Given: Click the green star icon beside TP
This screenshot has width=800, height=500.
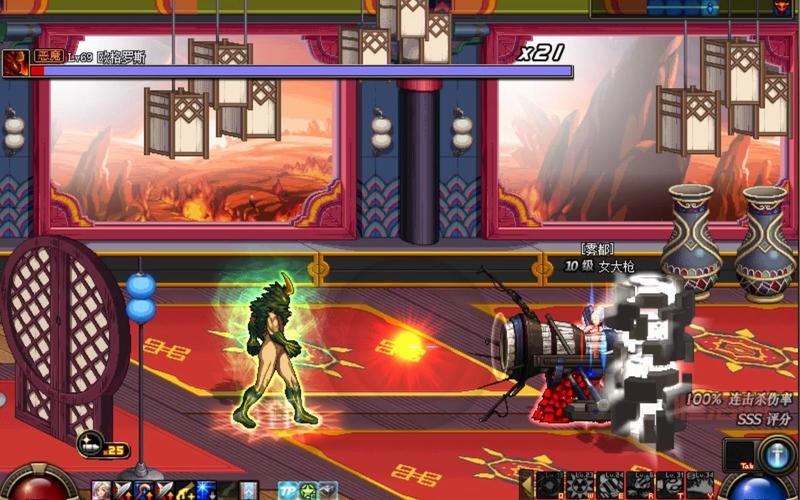Looking at the screenshot, I should click(309, 490).
